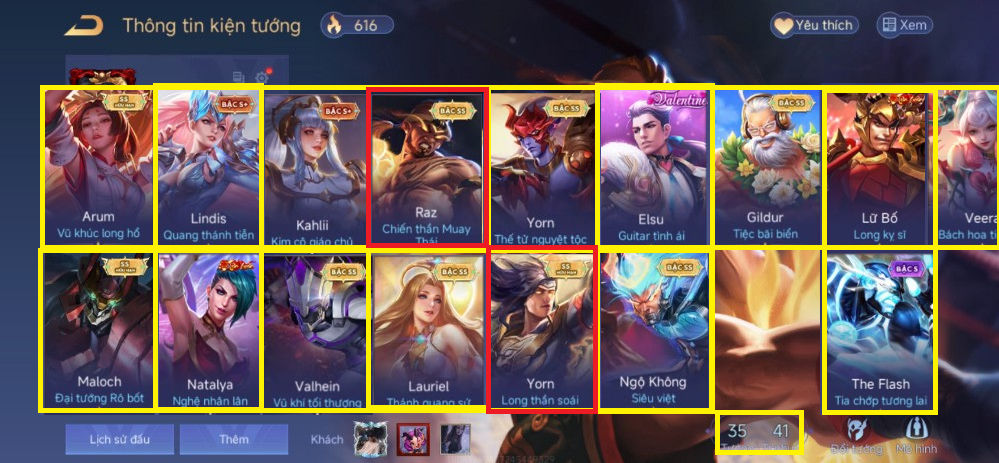The height and width of the screenshot is (463, 999).
Task: Select Yorn Thế tử nguyệt tộc skin
Action: pyautogui.click(x=541, y=167)
